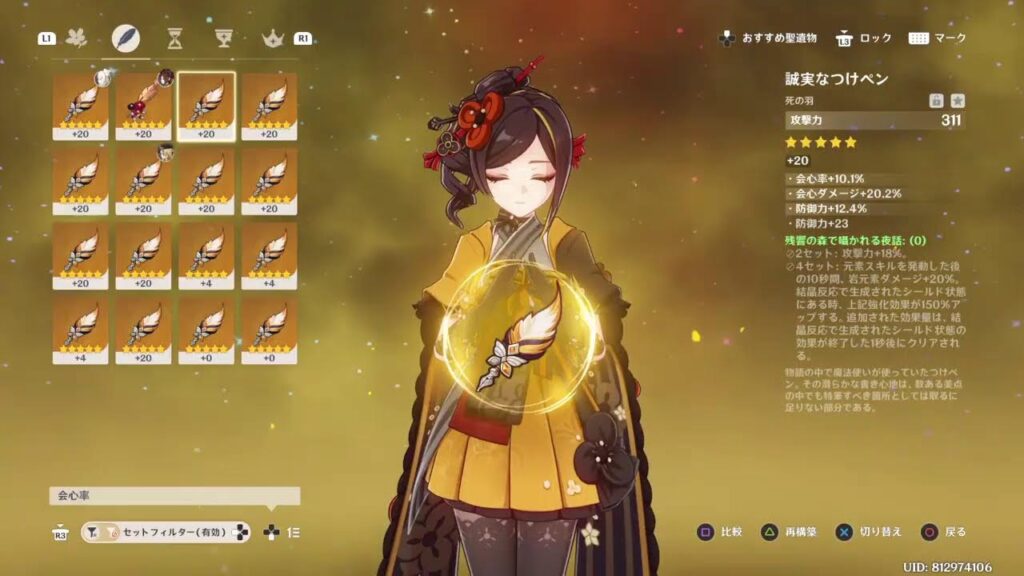Select the red-flowered feather artifact
The width and height of the screenshot is (1024, 576).
[x=143, y=105]
